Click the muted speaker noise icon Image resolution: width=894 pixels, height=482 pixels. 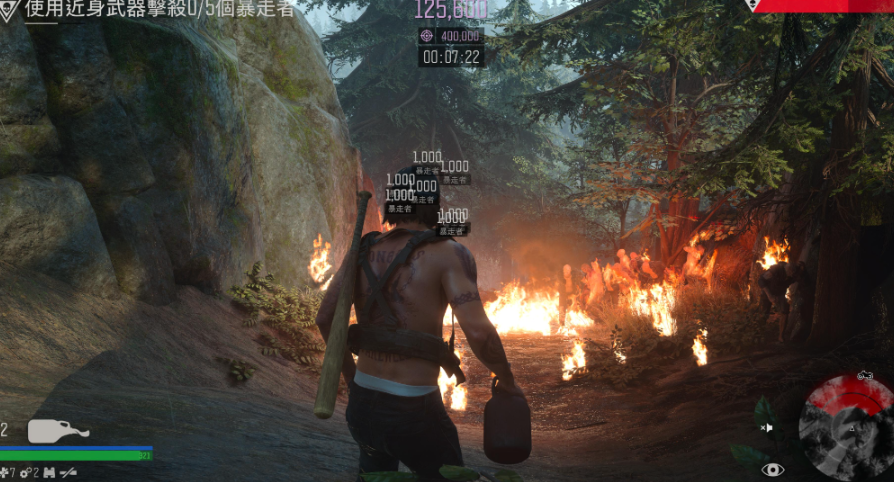(x=766, y=428)
